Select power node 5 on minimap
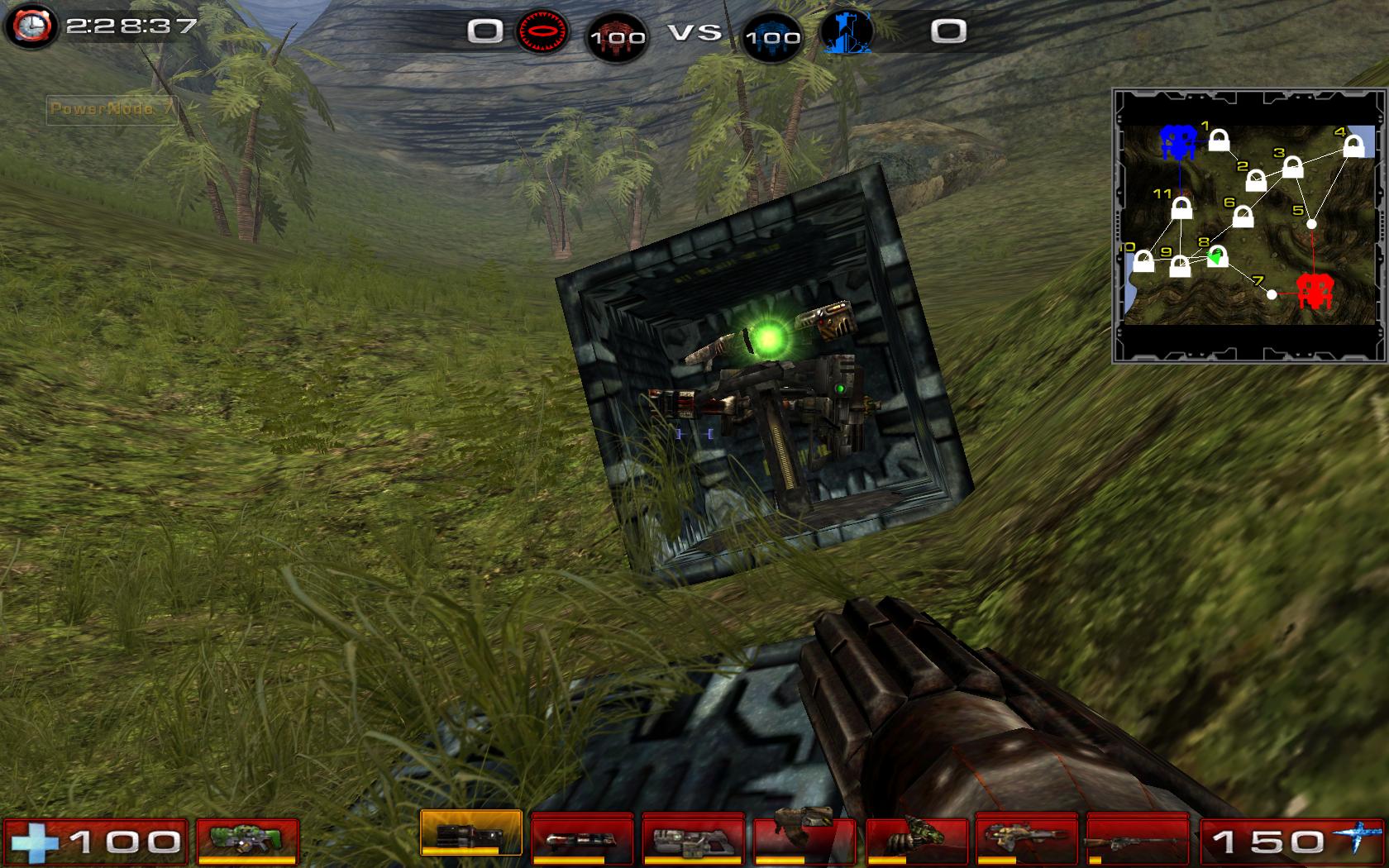Screen dimensions: 1389x868 coord(1311,224)
